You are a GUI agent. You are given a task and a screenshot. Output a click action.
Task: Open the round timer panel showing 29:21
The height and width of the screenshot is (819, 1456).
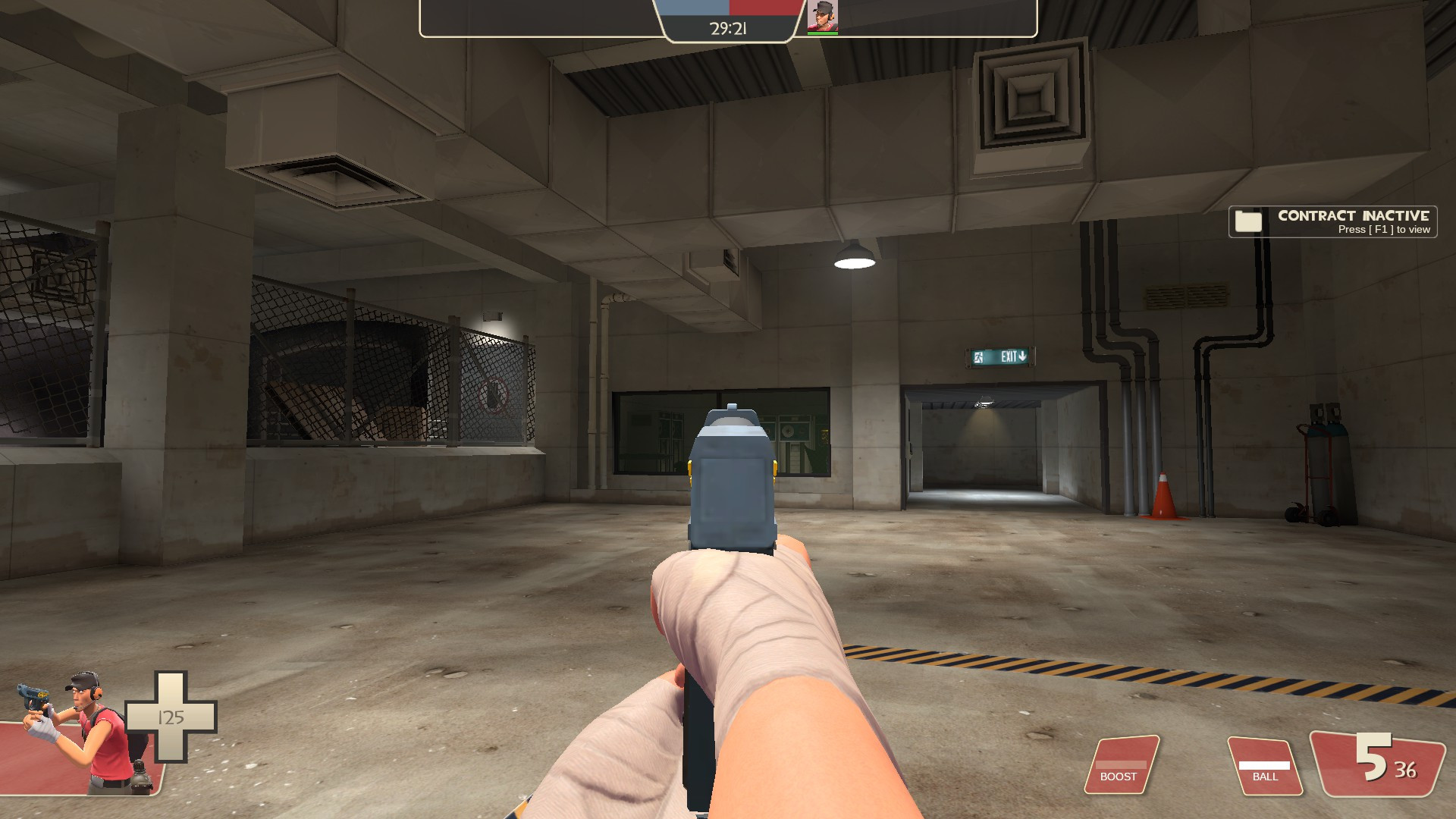point(728,29)
